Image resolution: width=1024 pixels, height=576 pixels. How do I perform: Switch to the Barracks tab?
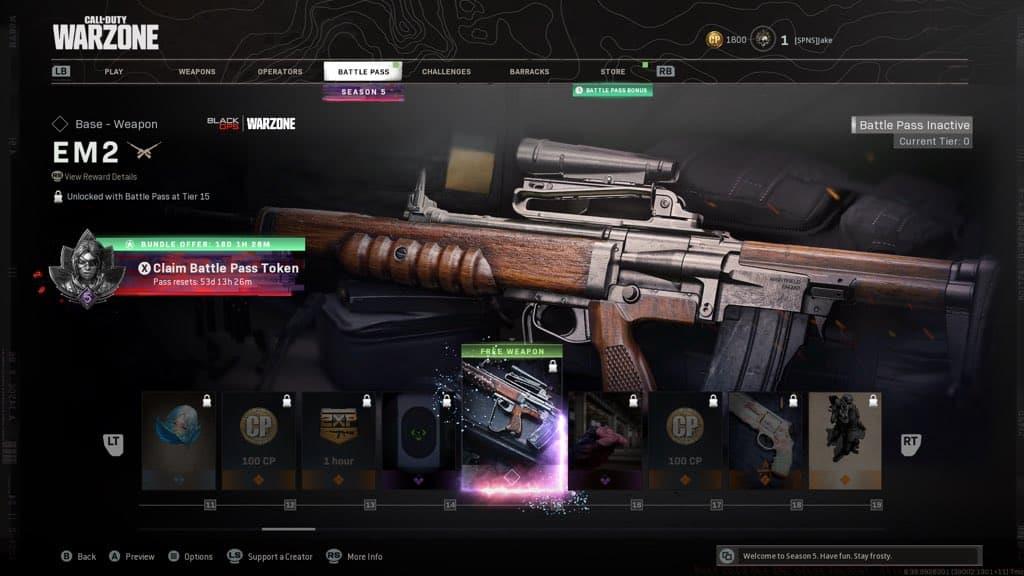point(529,72)
